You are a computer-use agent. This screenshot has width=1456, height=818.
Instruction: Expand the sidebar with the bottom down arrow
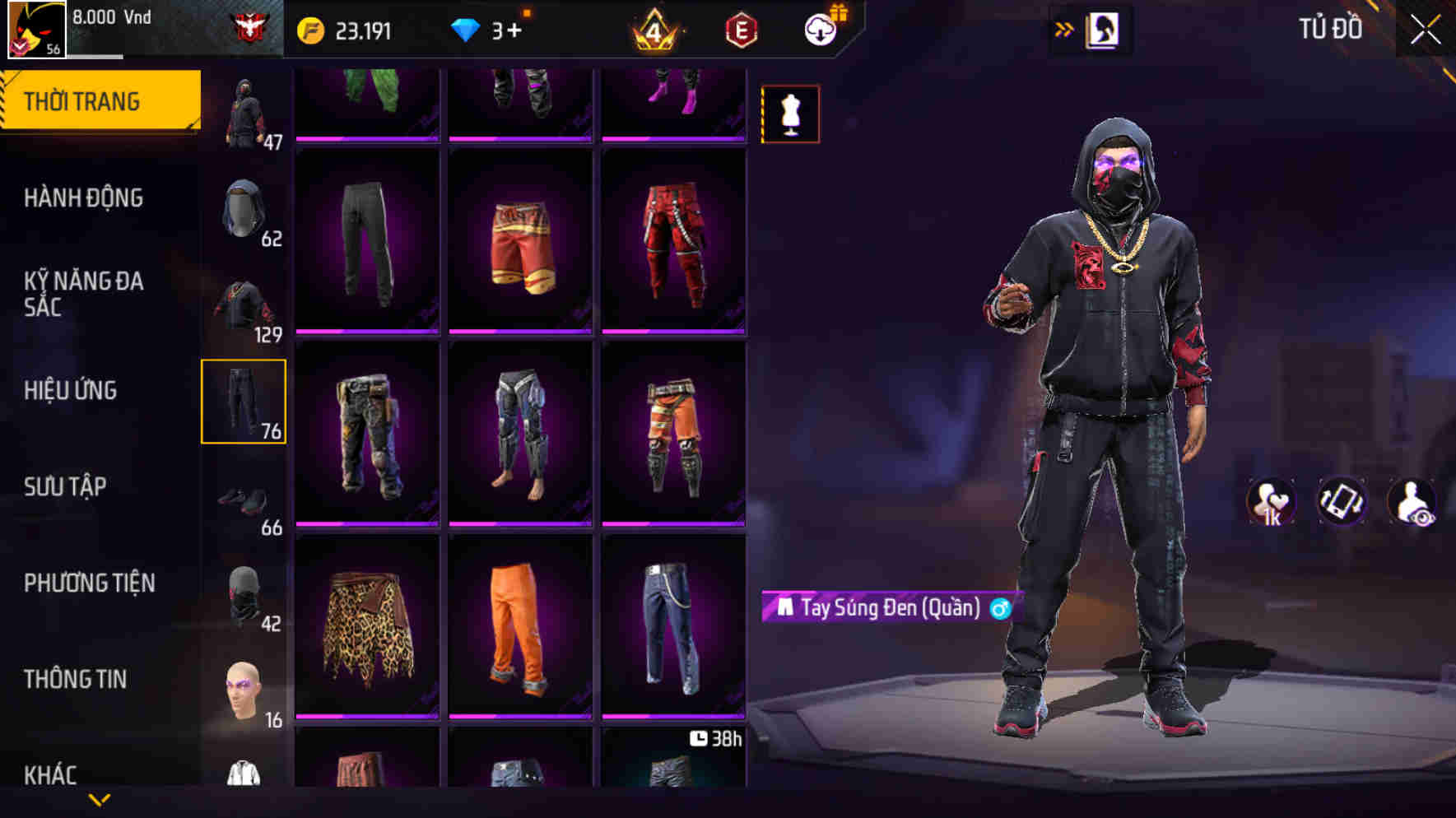100,798
